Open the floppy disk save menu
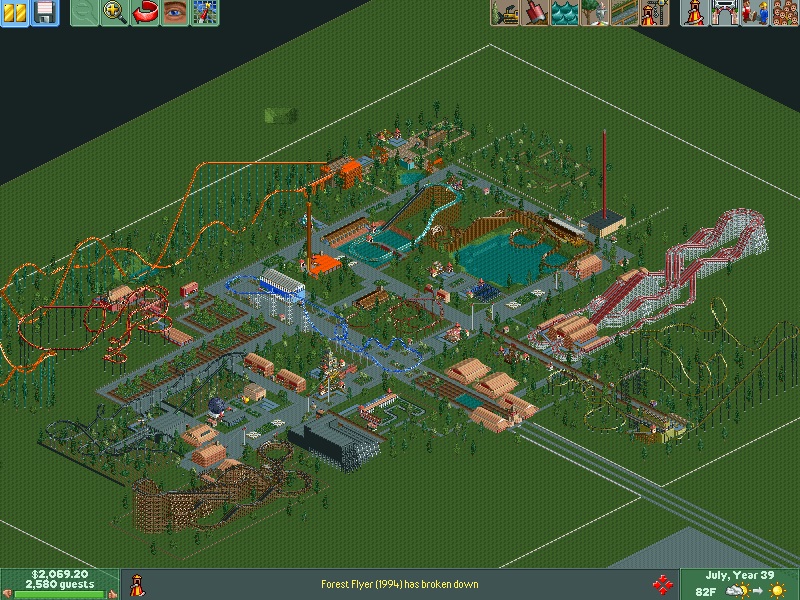 point(45,13)
